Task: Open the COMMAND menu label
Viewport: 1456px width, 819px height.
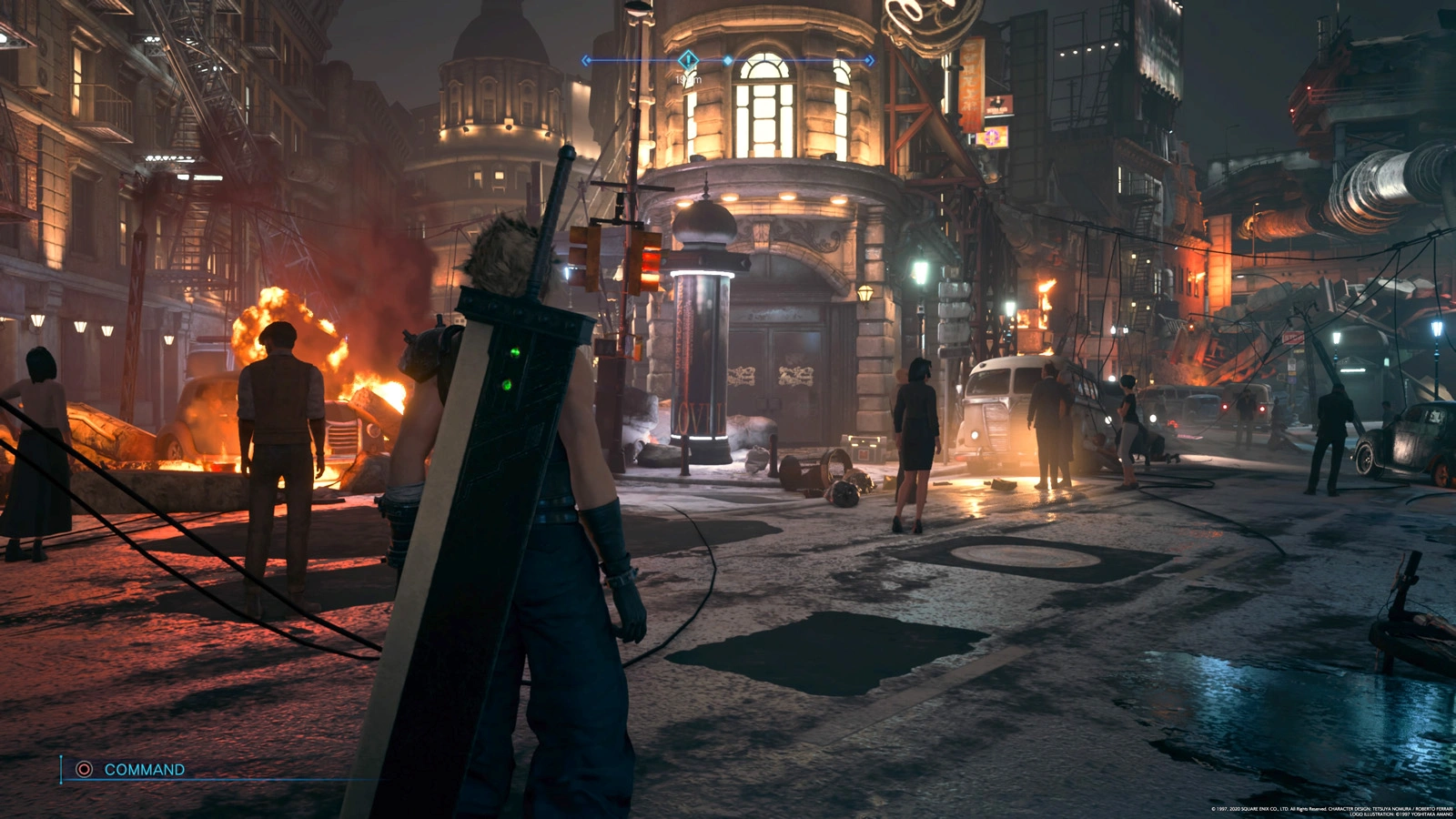Action: coord(144,769)
